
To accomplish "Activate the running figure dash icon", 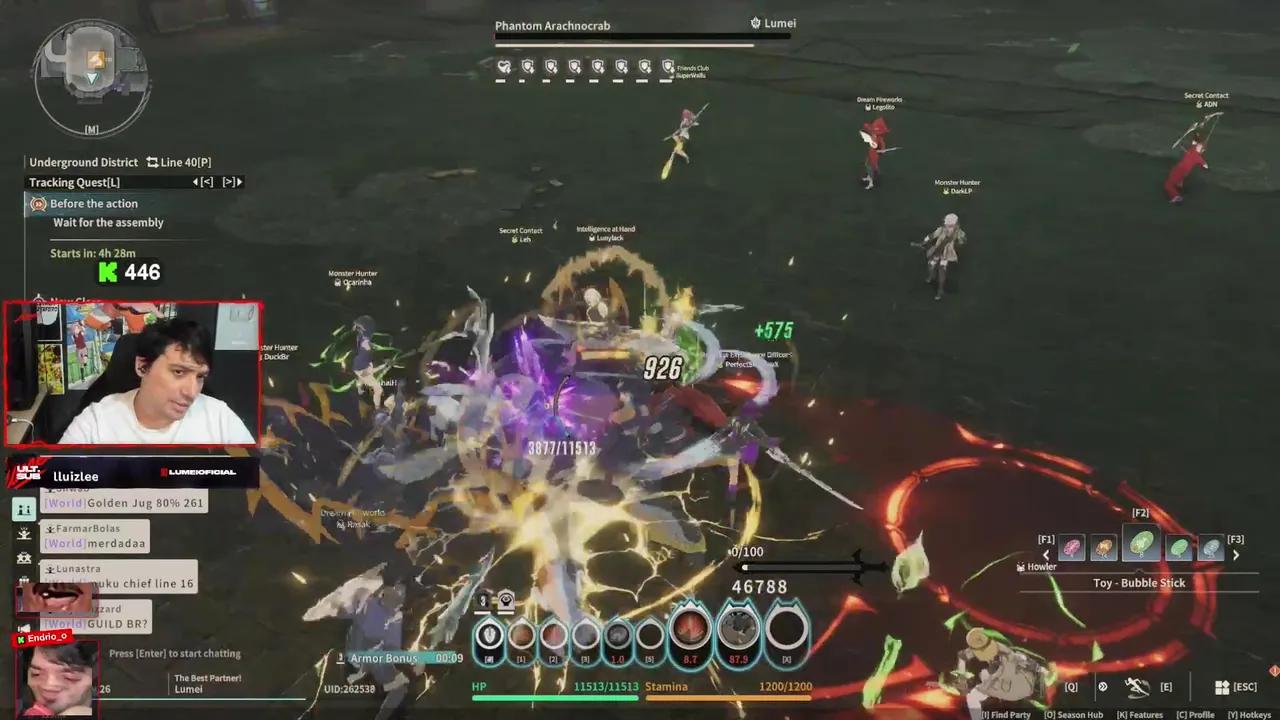I will click(1137, 687).
